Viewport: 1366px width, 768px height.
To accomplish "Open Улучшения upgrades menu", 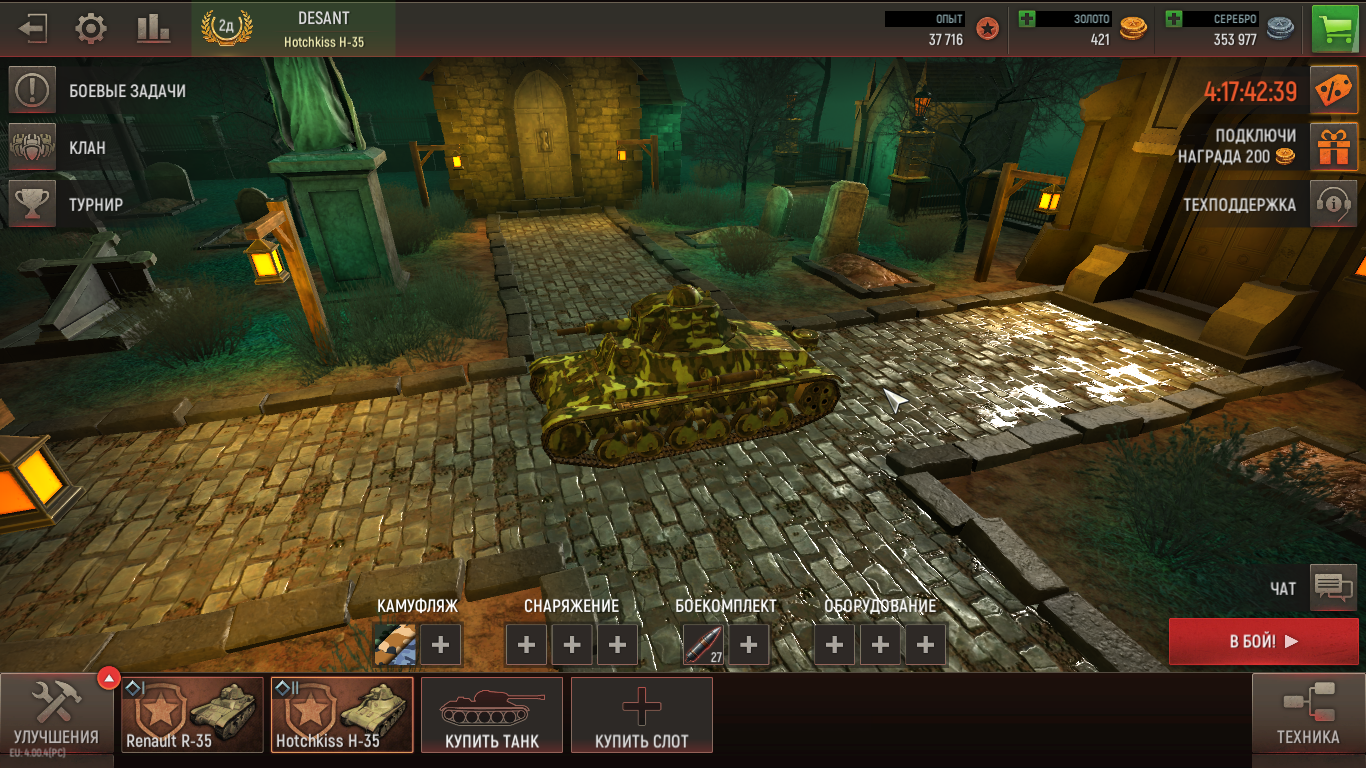I will (x=56, y=714).
